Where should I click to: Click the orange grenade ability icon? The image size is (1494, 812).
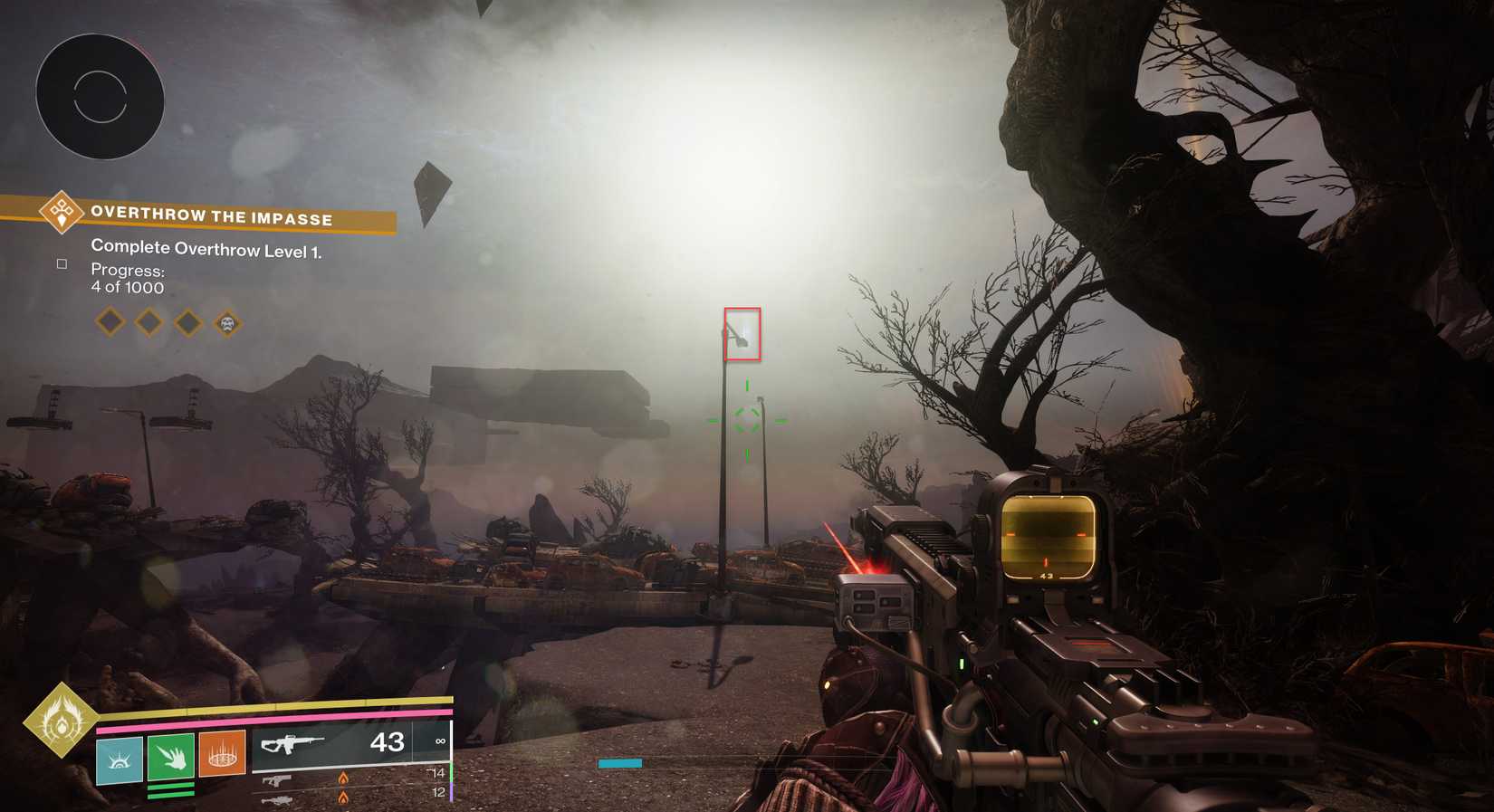[223, 754]
